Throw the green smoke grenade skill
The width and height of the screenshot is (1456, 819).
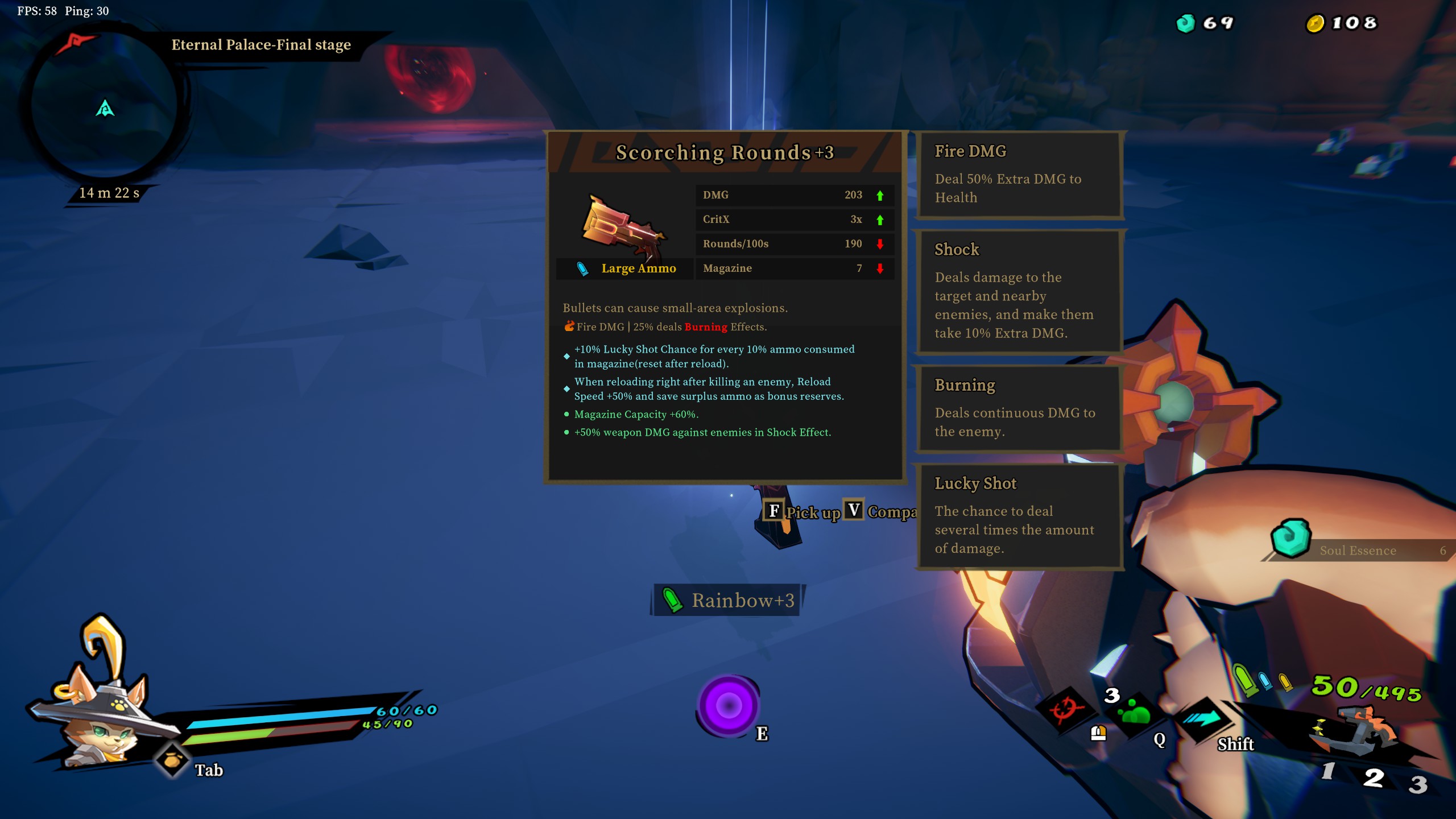pos(1135,712)
